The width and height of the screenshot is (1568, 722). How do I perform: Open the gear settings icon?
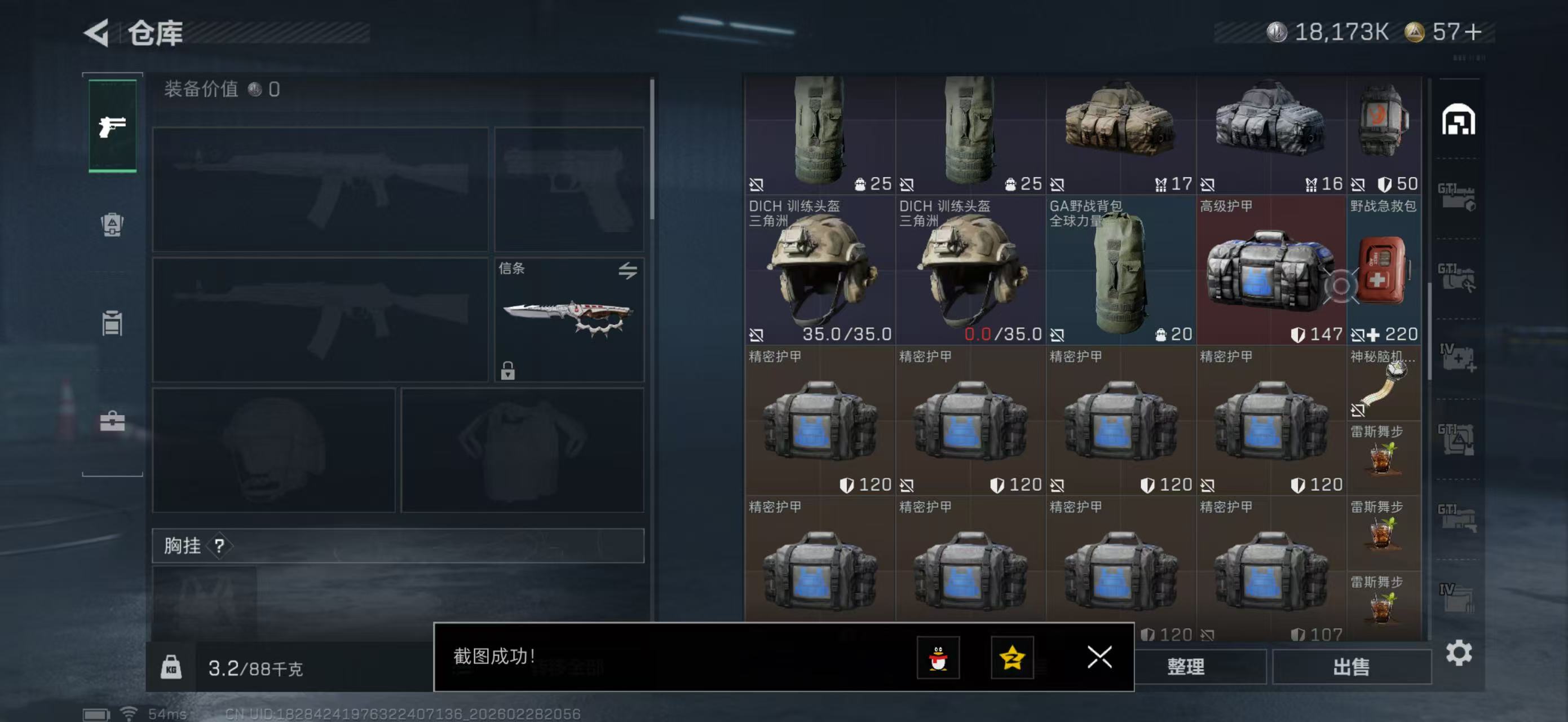click(1459, 653)
